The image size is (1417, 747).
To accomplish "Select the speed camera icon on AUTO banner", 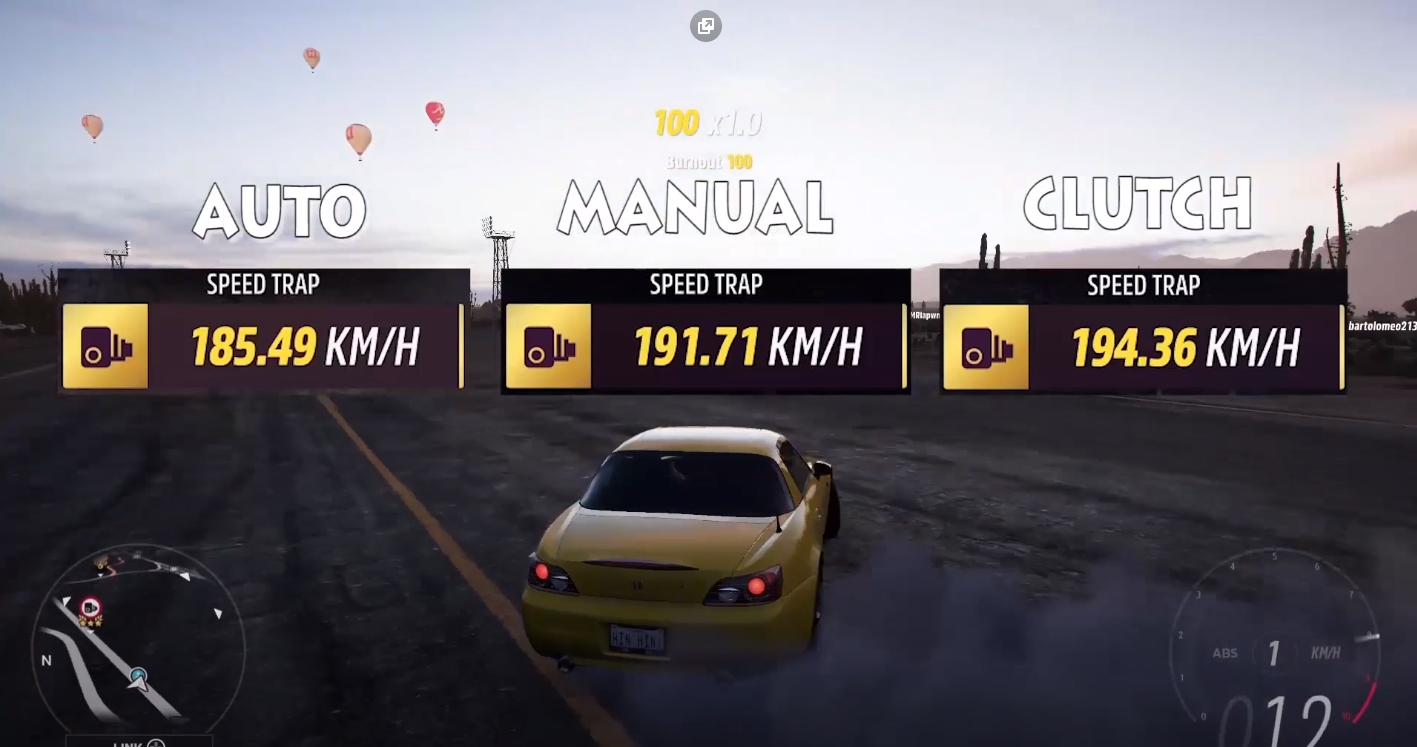I will [x=106, y=348].
